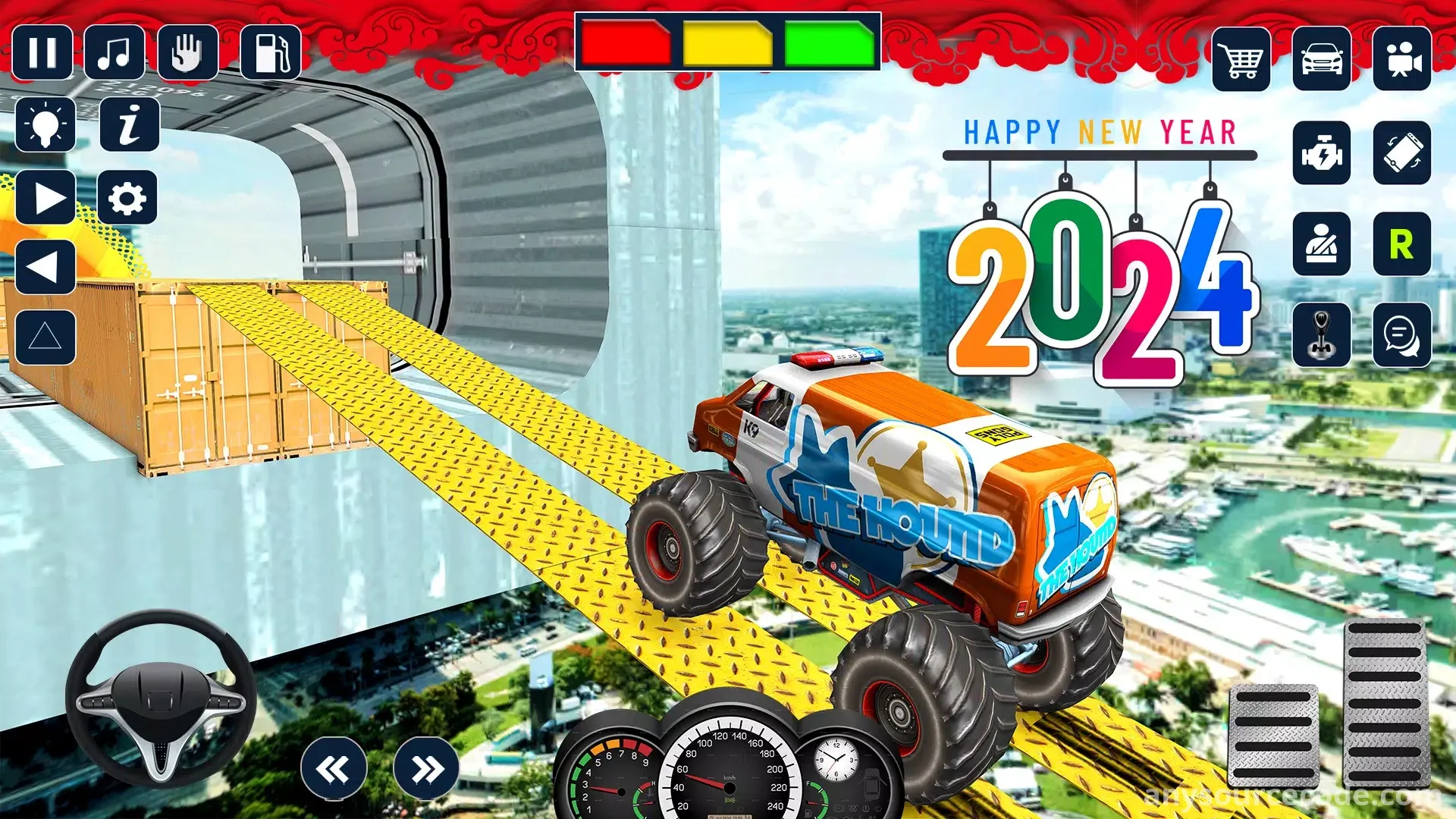Open the gear settings button

(x=127, y=199)
